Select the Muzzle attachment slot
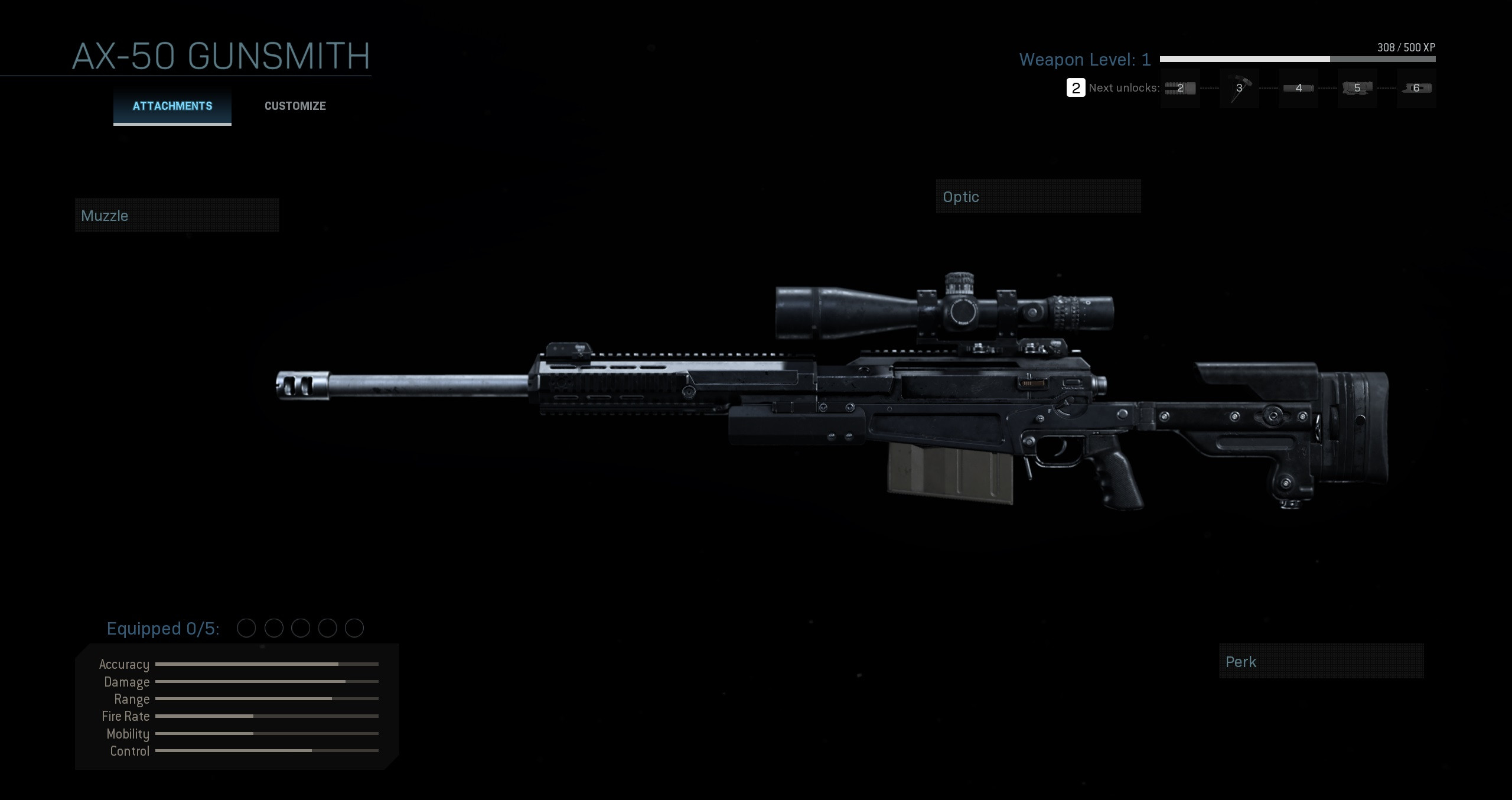 click(x=177, y=216)
